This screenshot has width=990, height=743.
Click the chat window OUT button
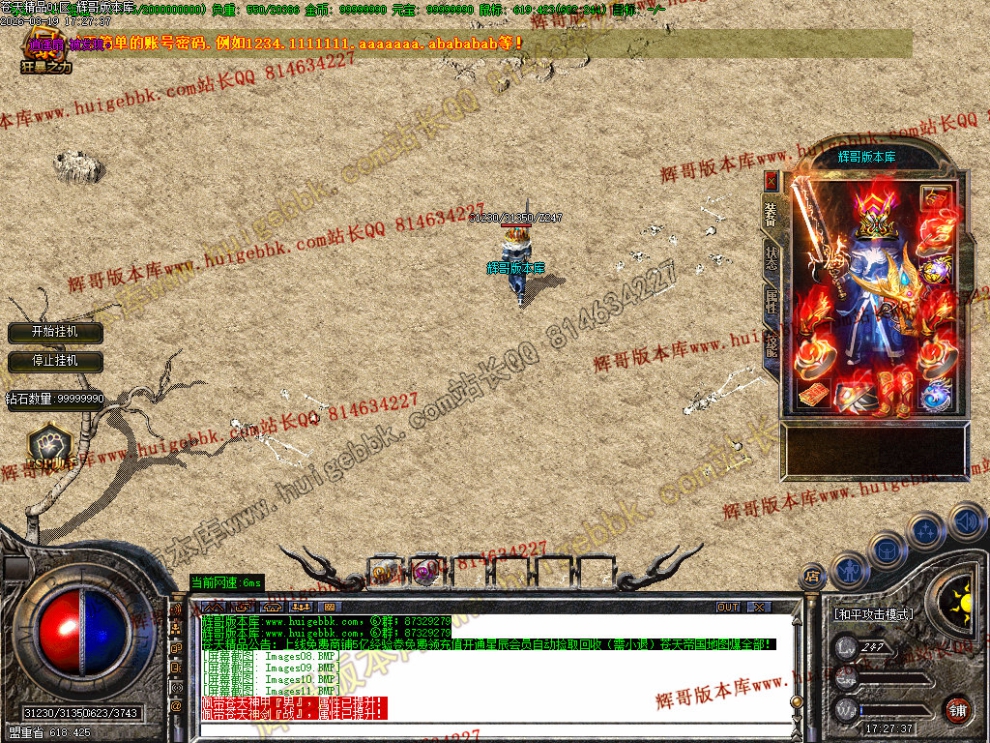click(x=728, y=607)
